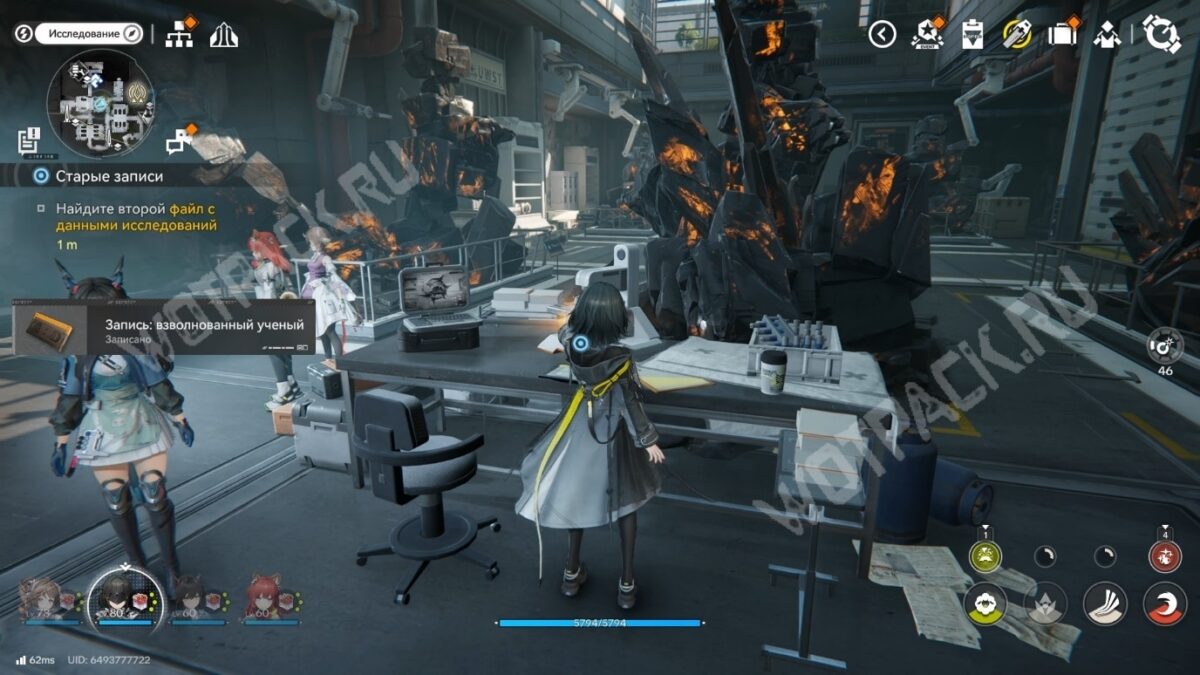The height and width of the screenshot is (675, 1200).
Task: Open the Запись: взволнованный ученый notification
Action: pyautogui.click(x=165, y=327)
